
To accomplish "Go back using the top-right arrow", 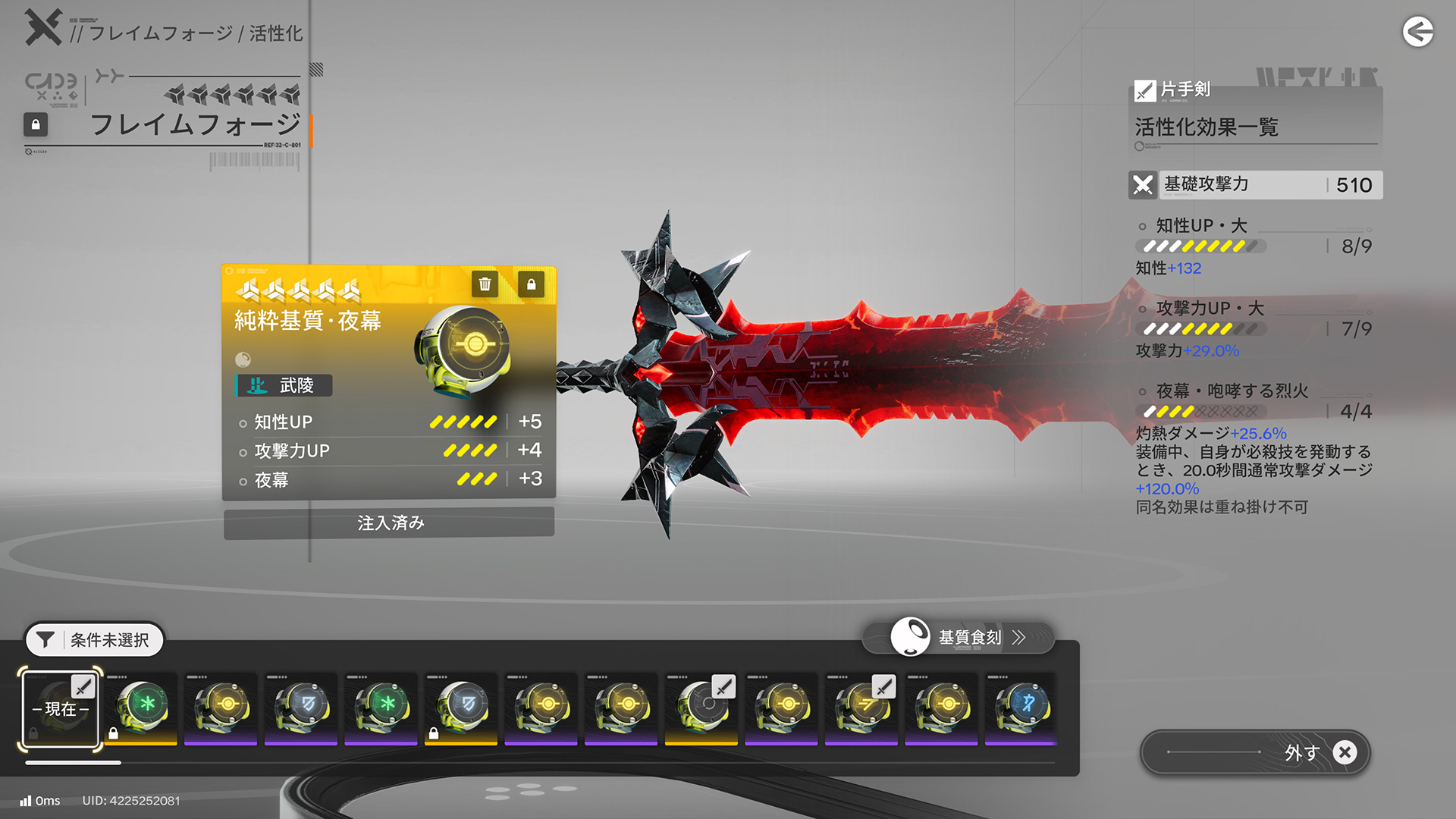I will (1417, 32).
